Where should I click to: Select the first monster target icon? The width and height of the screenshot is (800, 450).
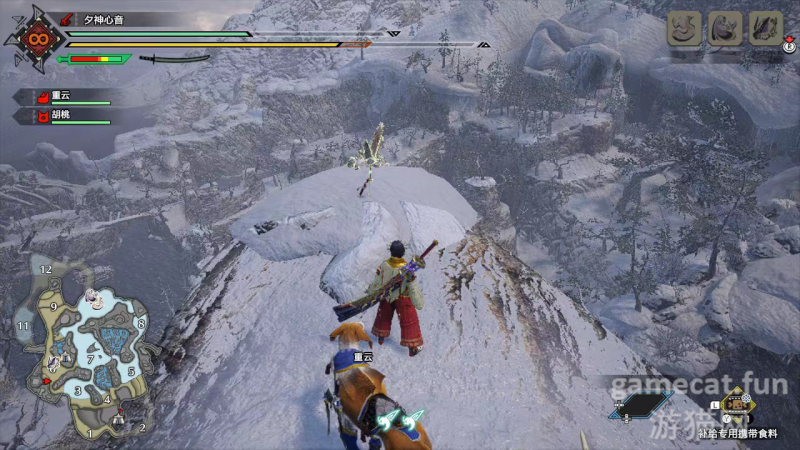[683, 28]
